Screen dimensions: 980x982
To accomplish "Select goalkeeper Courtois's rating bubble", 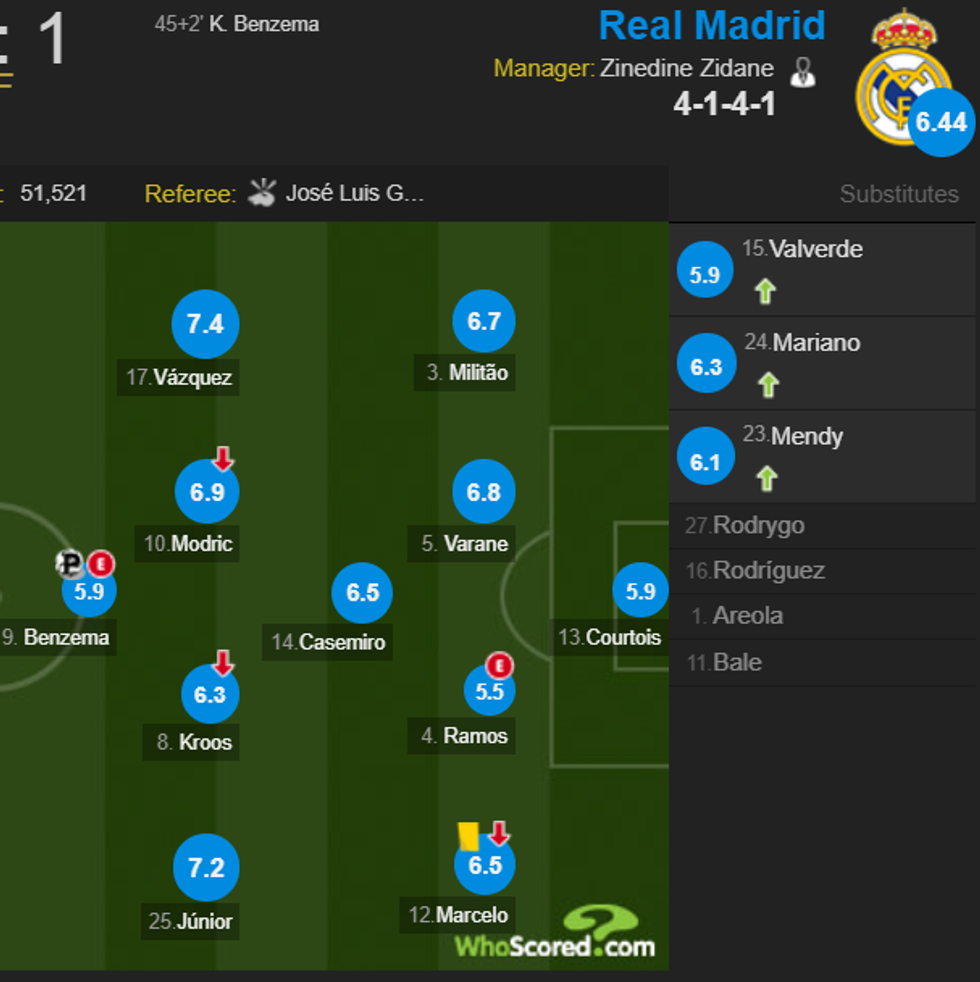I will coord(640,591).
